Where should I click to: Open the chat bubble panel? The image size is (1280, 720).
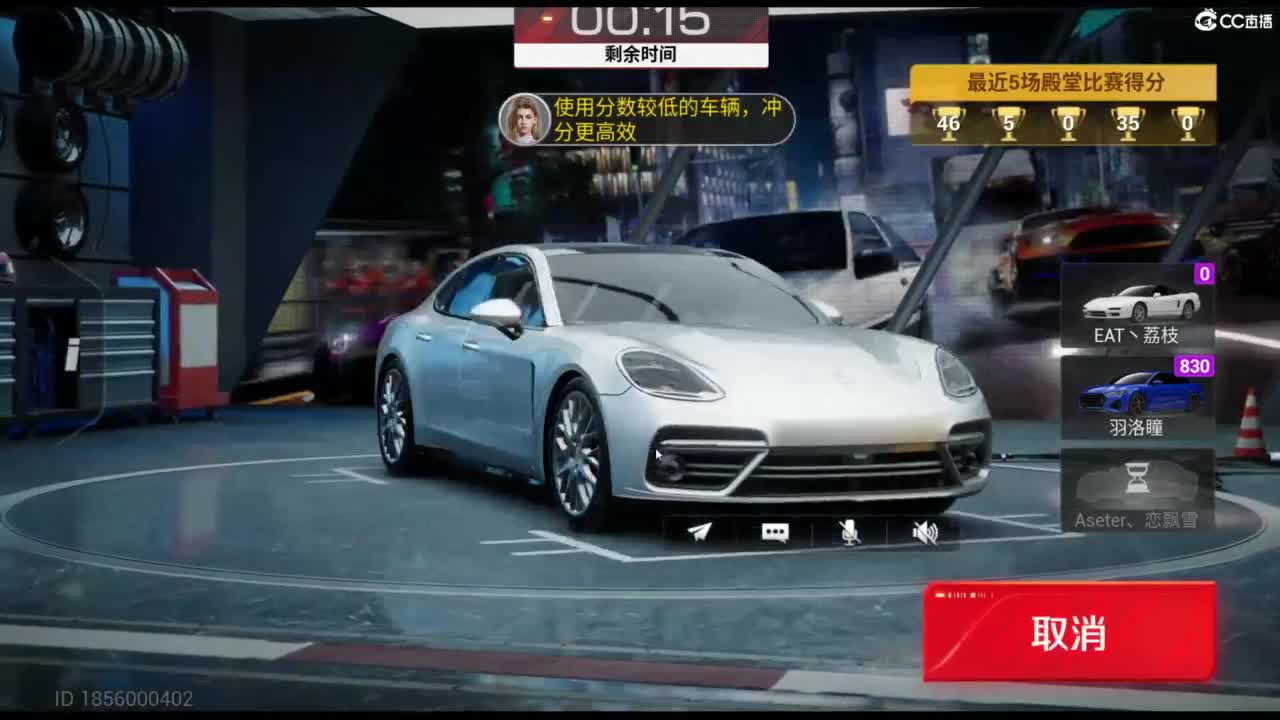776,533
